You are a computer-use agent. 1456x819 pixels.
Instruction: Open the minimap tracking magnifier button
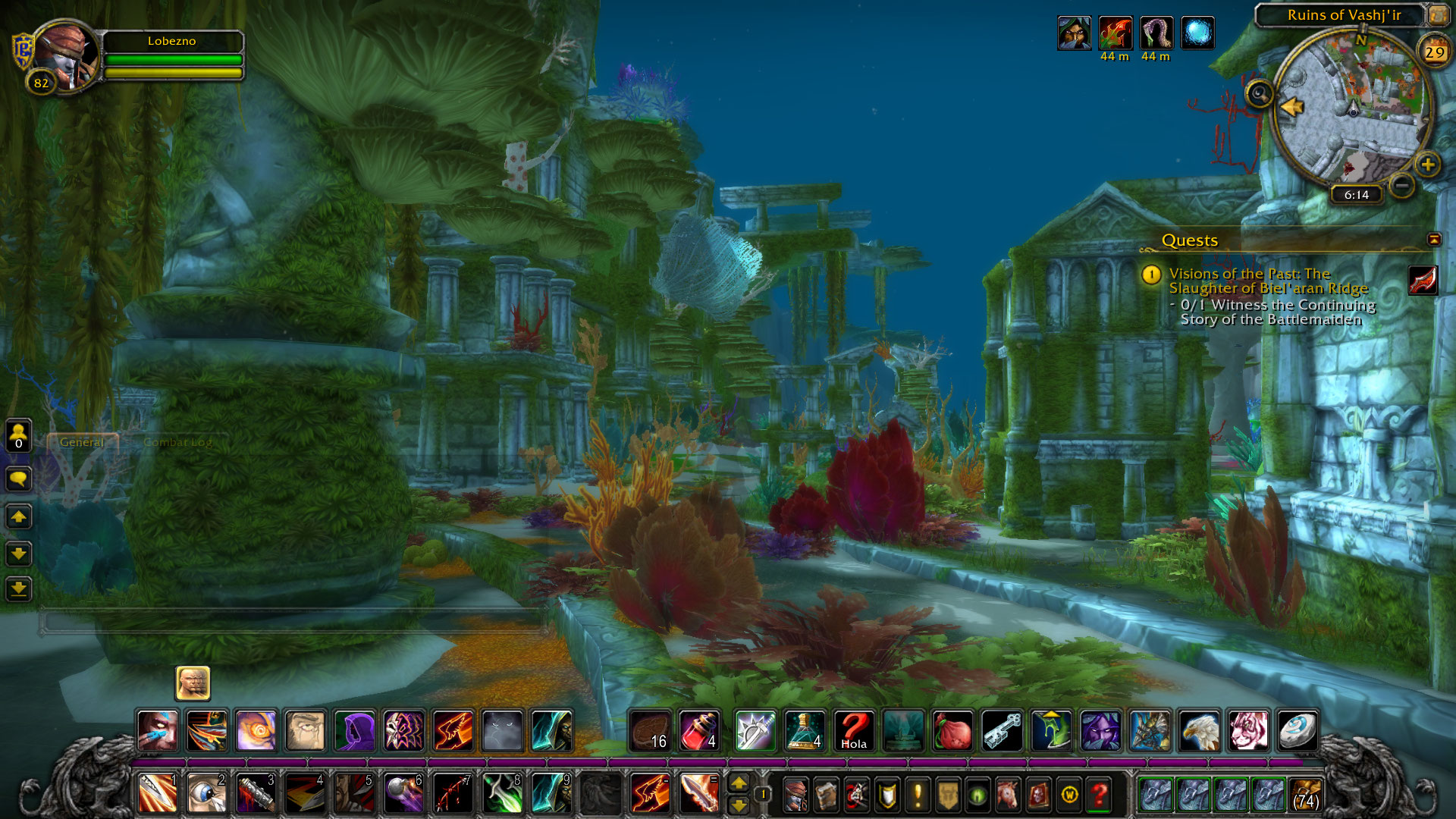point(1259,94)
